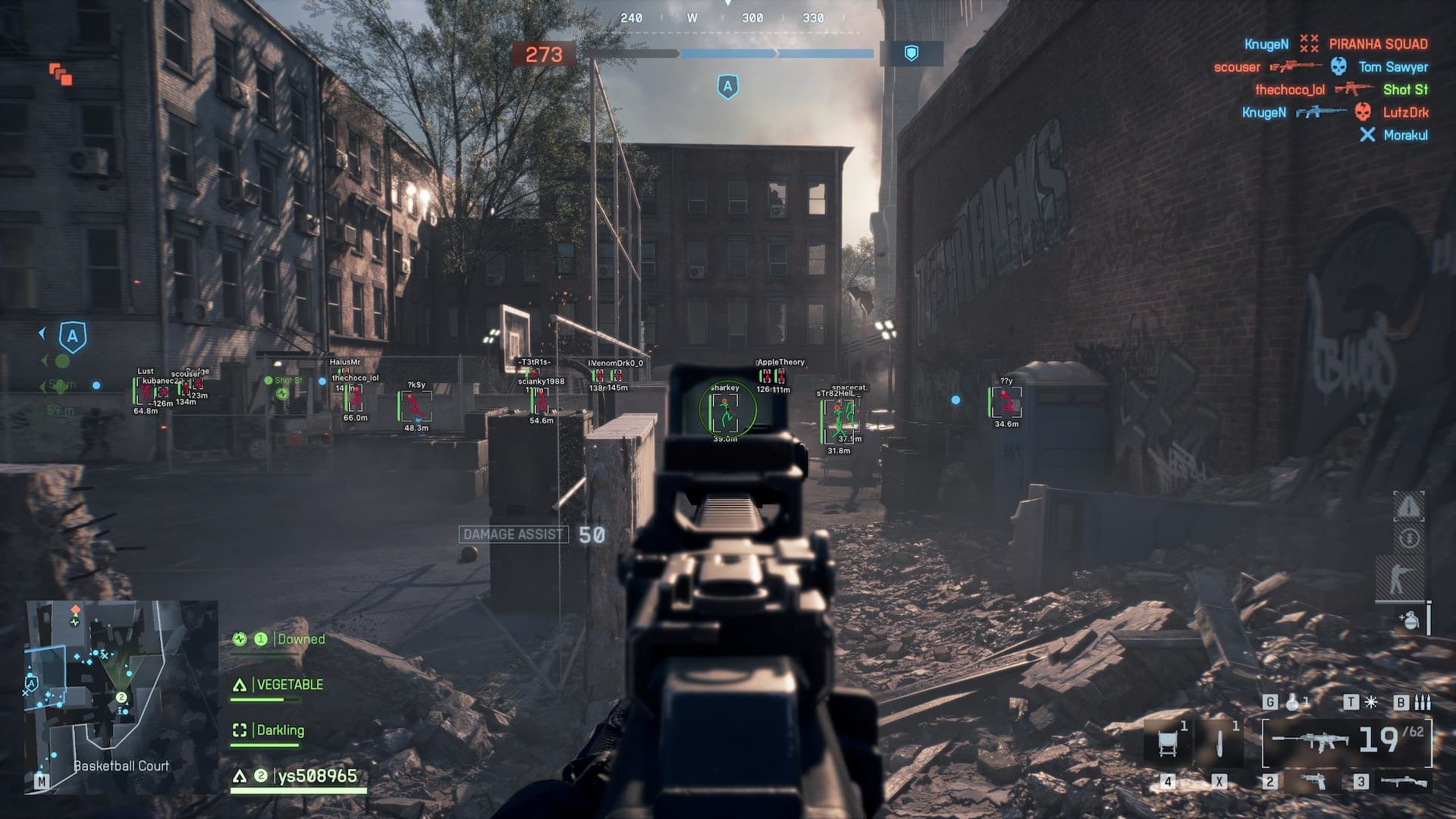Select objective A marker under the compass

pos(727,87)
